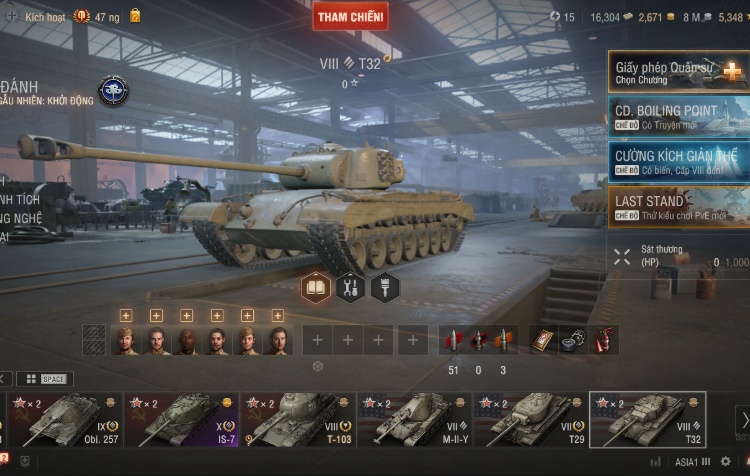This screenshot has height=476, width=750.
Task: Open the wrench and screwdriver tab
Action: tap(349, 288)
